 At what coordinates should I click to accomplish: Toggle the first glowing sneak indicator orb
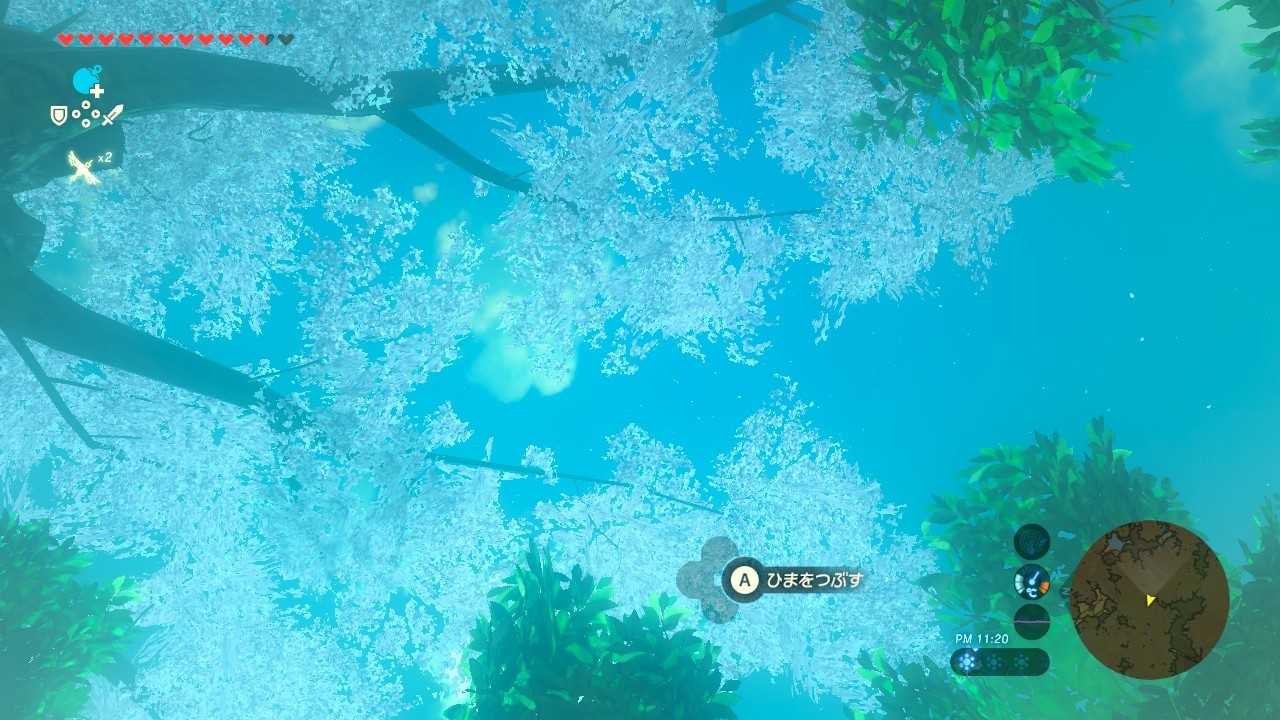[x=966, y=660]
